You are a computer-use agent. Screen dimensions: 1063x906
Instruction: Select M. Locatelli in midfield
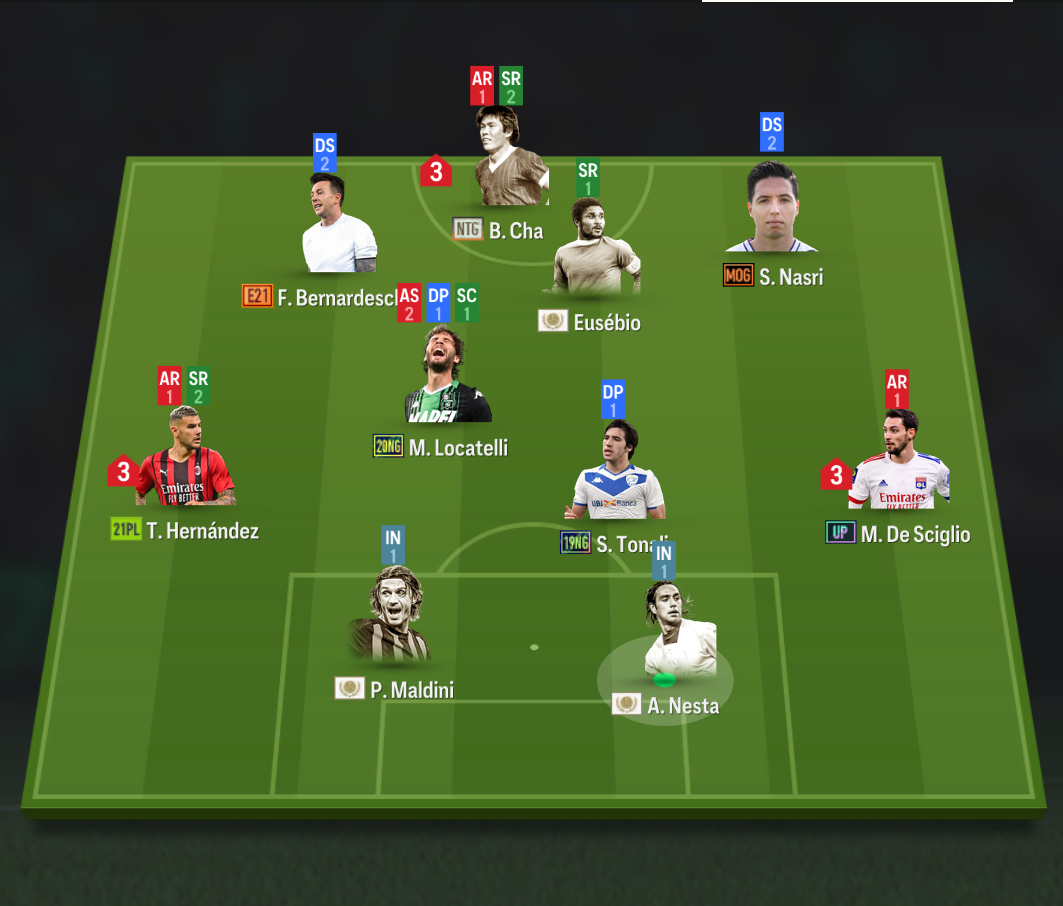[x=447, y=380]
